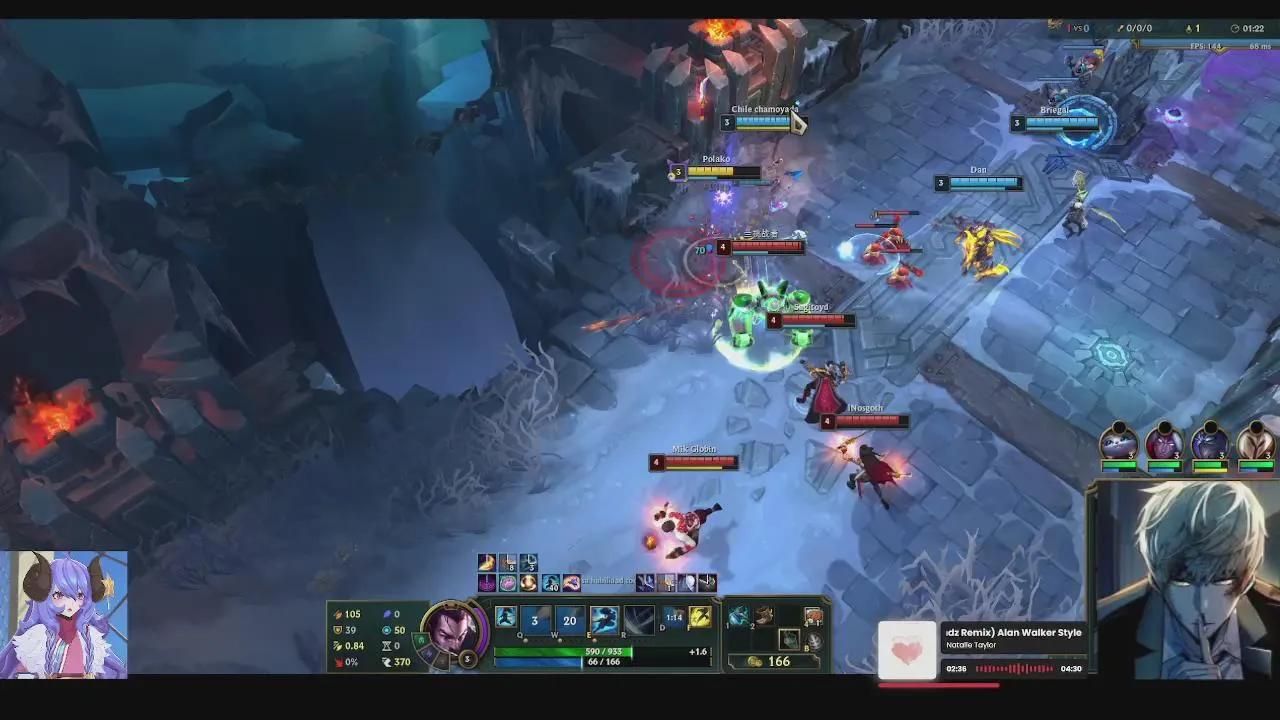
Task: Click the gold coin icon showing 166
Action: (753, 661)
